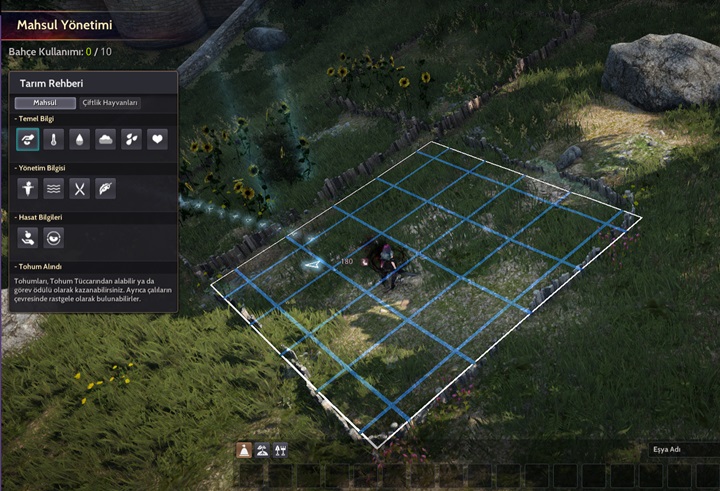Focus the Eşya Adı search field

[683, 450]
